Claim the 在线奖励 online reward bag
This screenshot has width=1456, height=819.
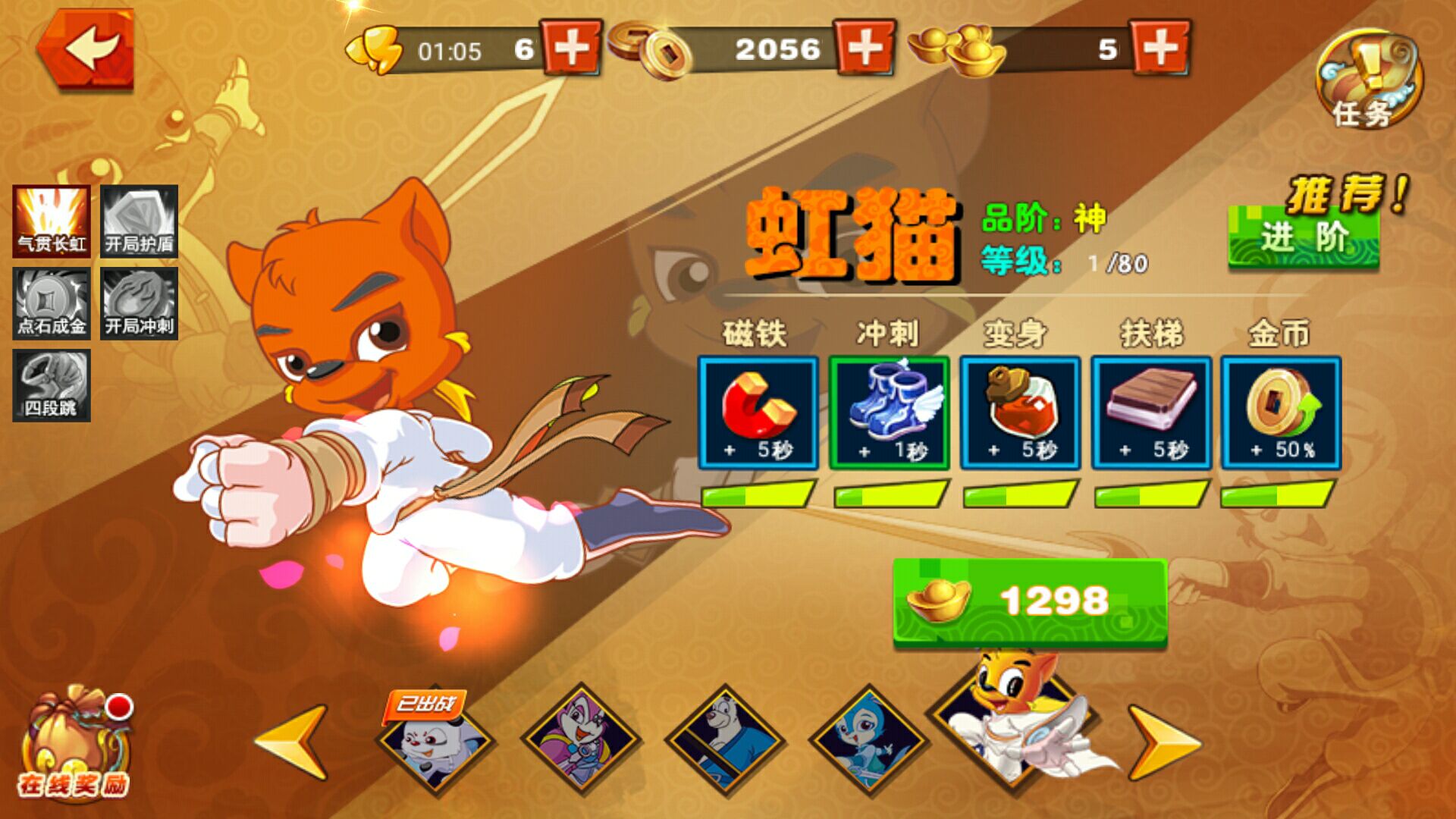74,743
